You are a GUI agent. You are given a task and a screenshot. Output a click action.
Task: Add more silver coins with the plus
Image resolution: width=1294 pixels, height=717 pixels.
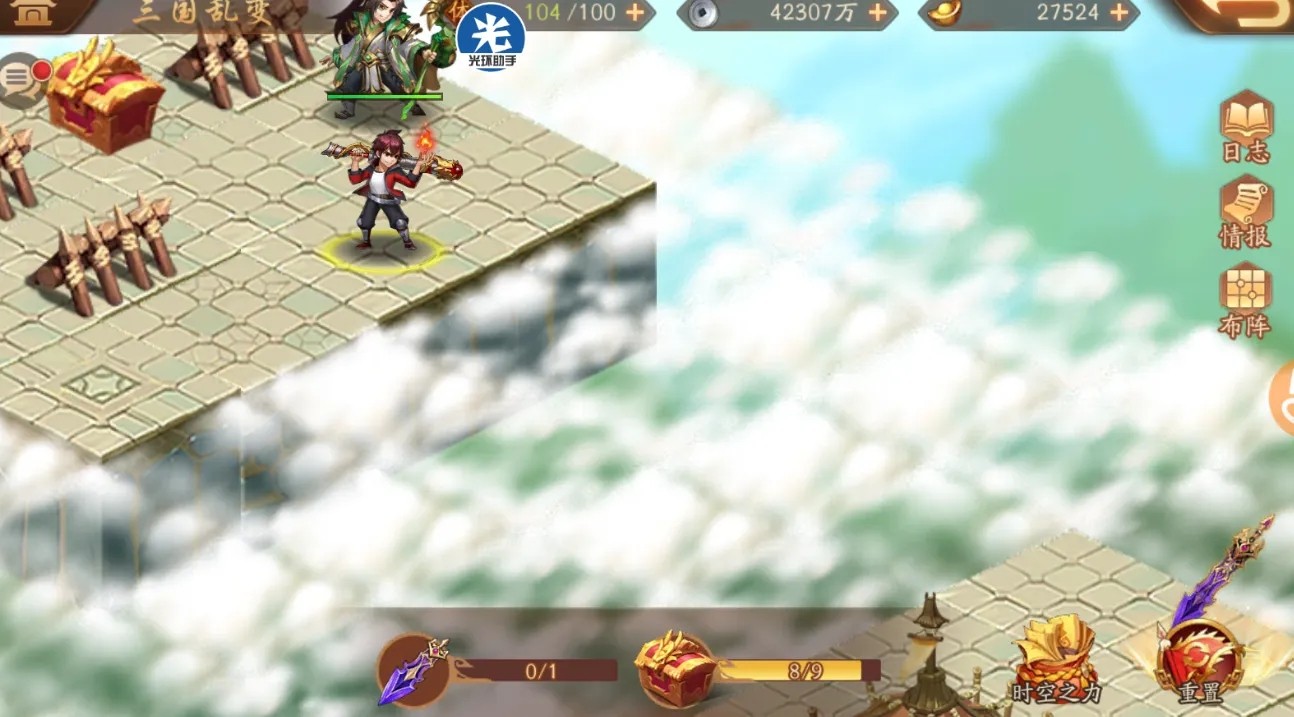click(x=877, y=13)
